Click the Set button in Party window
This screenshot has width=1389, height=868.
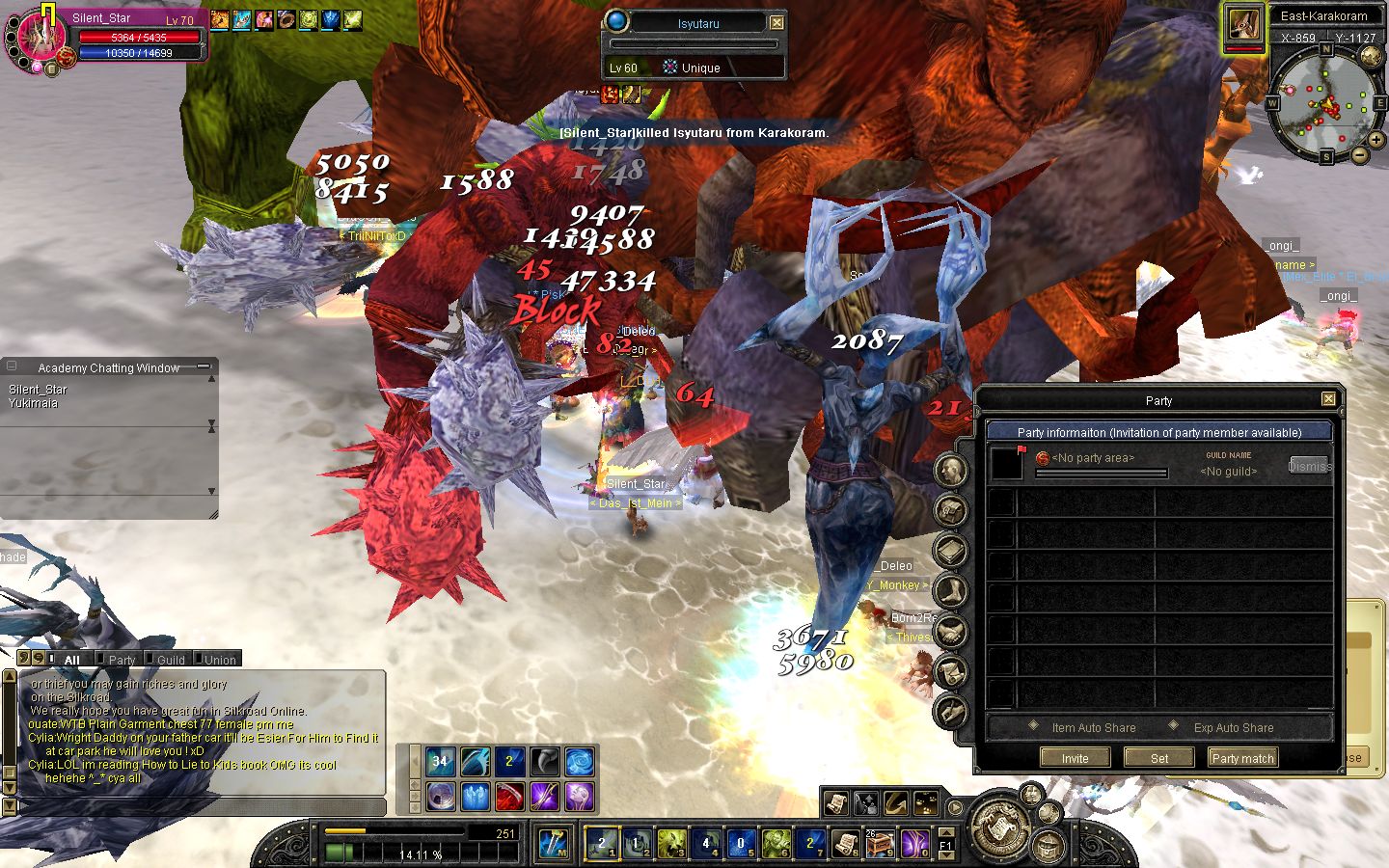pos(1158,758)
